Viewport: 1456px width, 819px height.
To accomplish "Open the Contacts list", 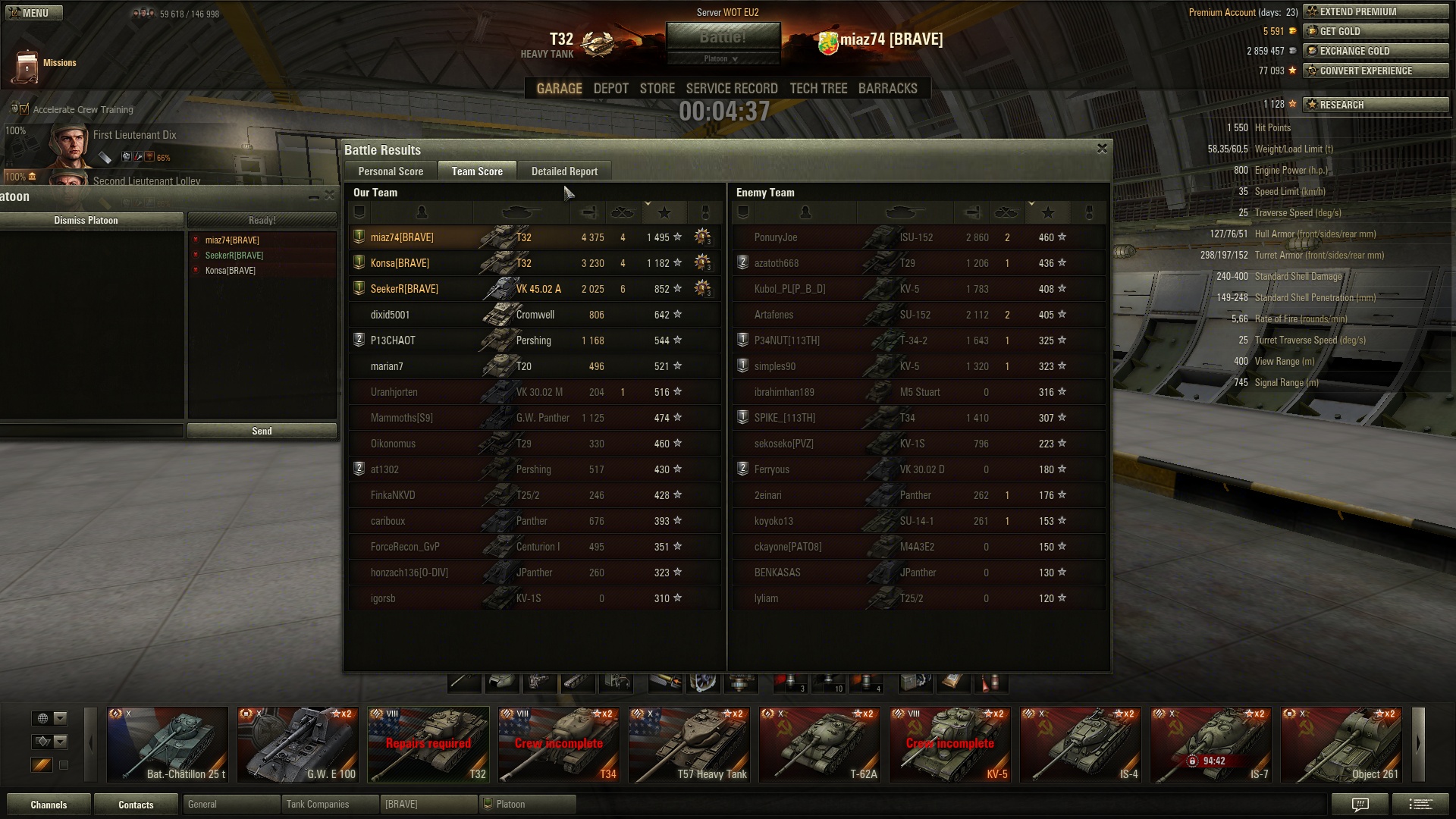I will (136, 805).
